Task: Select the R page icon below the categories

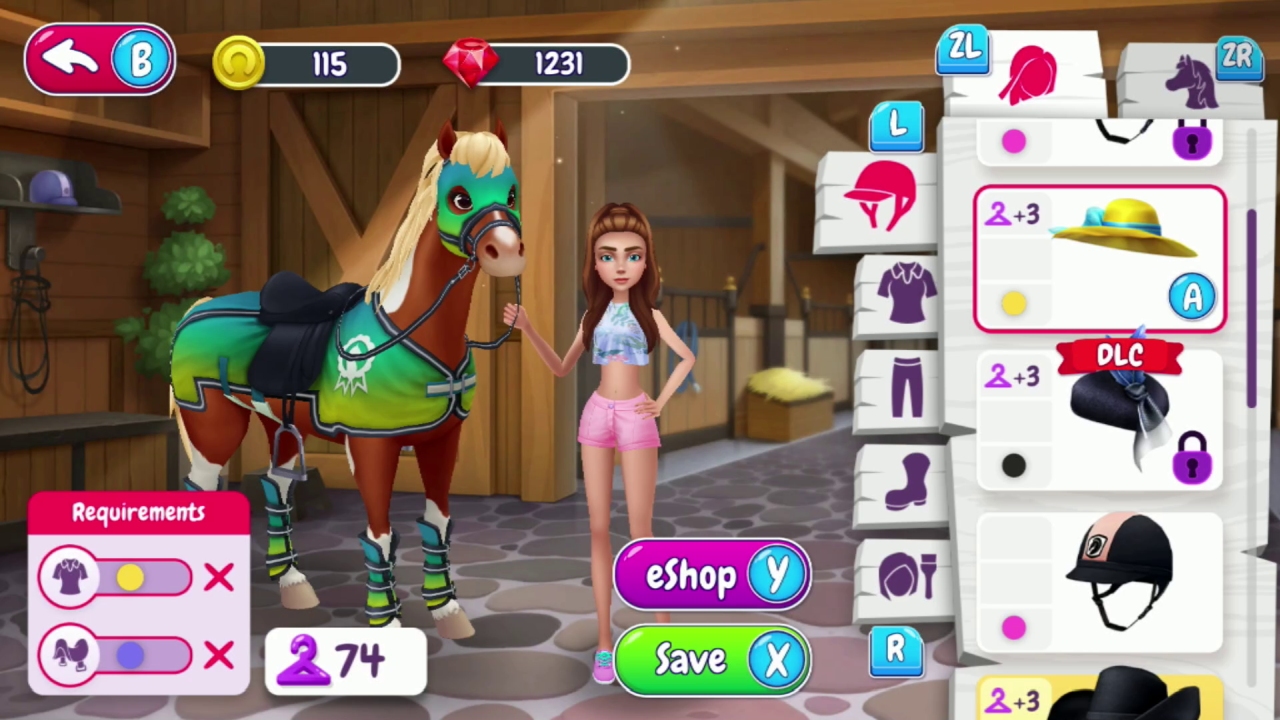Action: [895, 650]
